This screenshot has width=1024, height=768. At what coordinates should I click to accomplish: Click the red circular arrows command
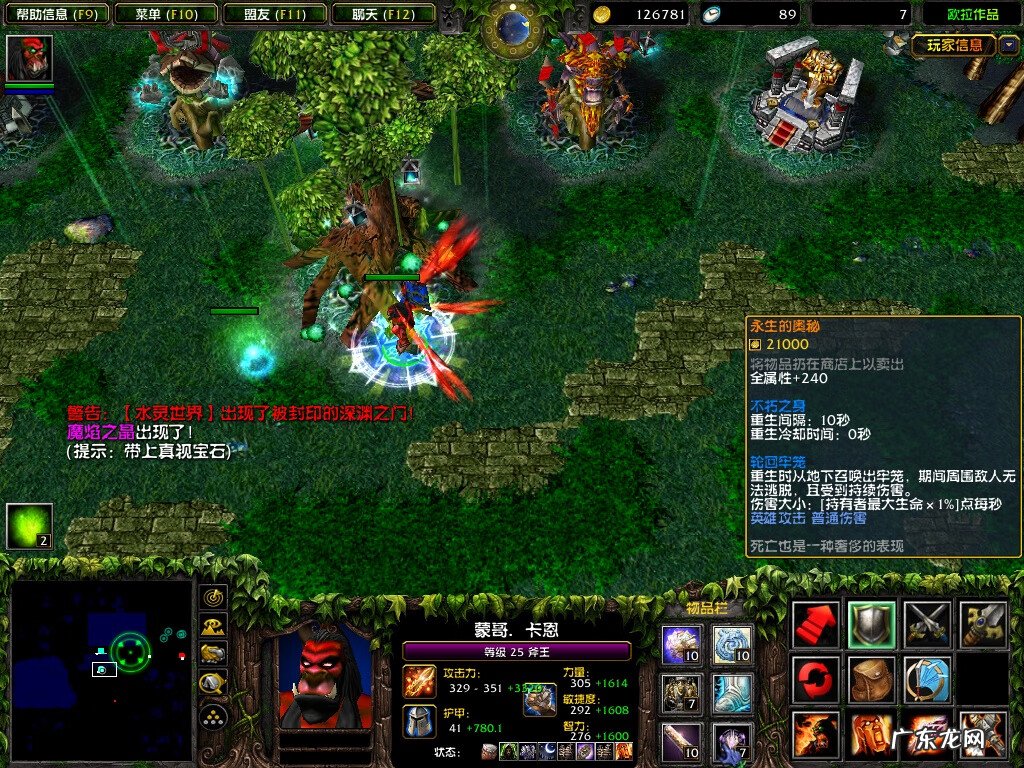click(816, 680)
